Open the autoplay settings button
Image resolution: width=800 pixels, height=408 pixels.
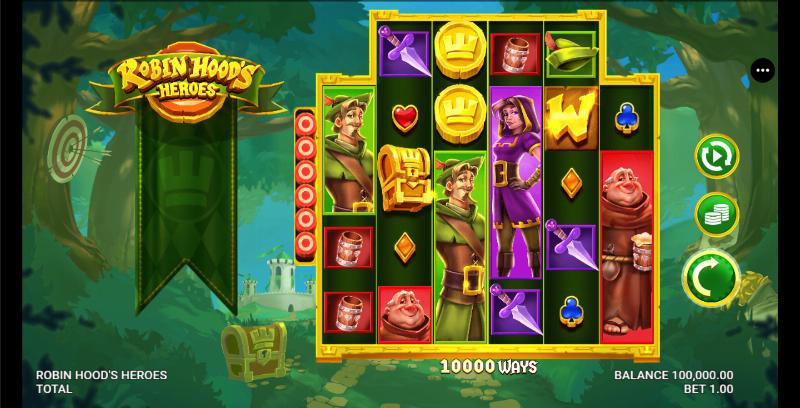pyautogui.click(x=716, y=158)
